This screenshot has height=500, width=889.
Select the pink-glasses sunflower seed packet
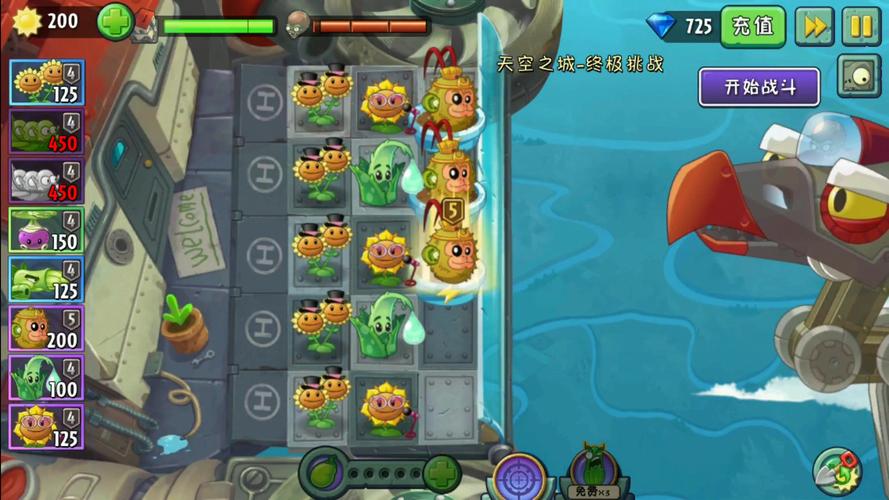tap(46, 427)
